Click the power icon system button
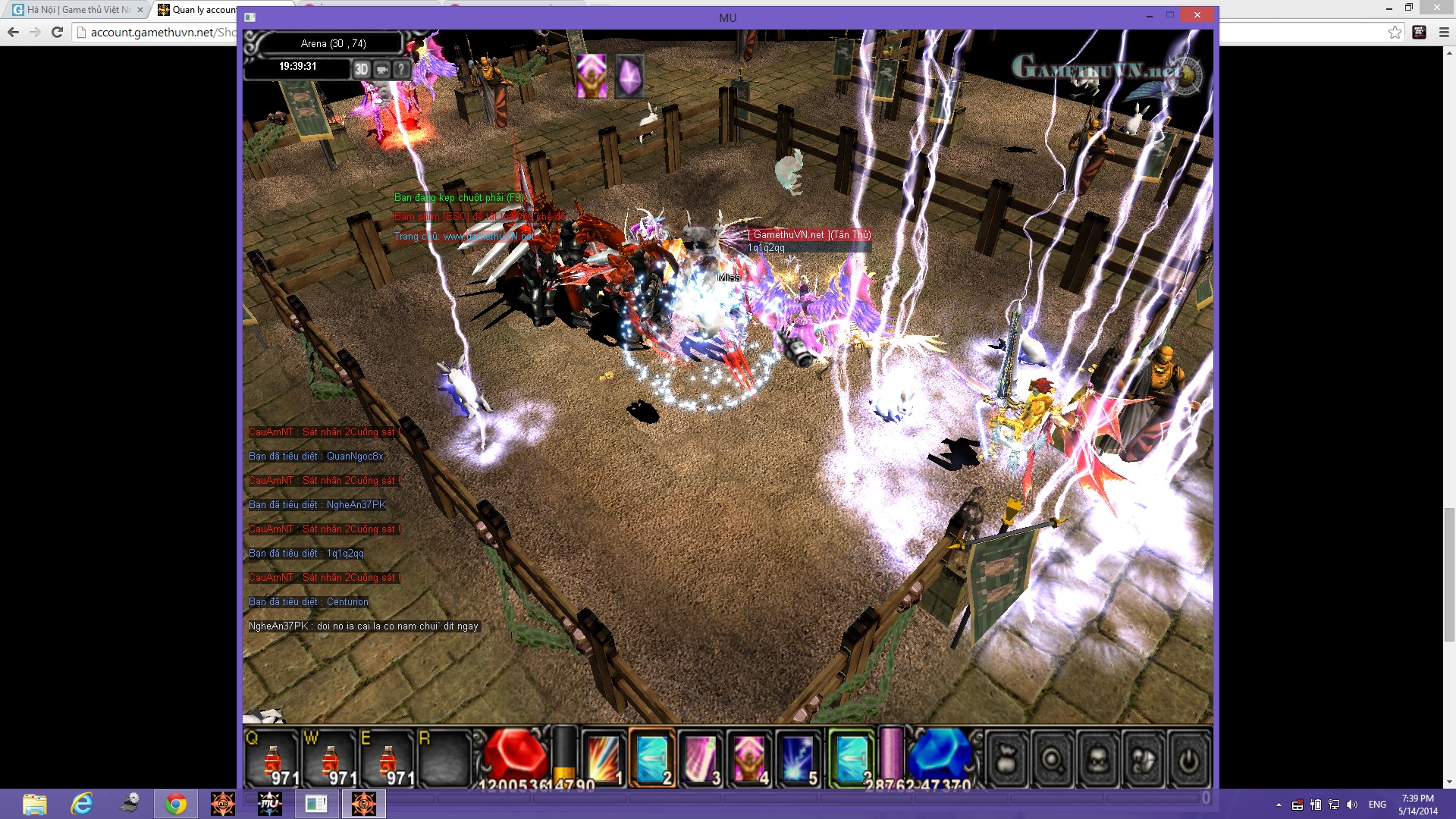The image size is (1456, 819). (1188, 759)
